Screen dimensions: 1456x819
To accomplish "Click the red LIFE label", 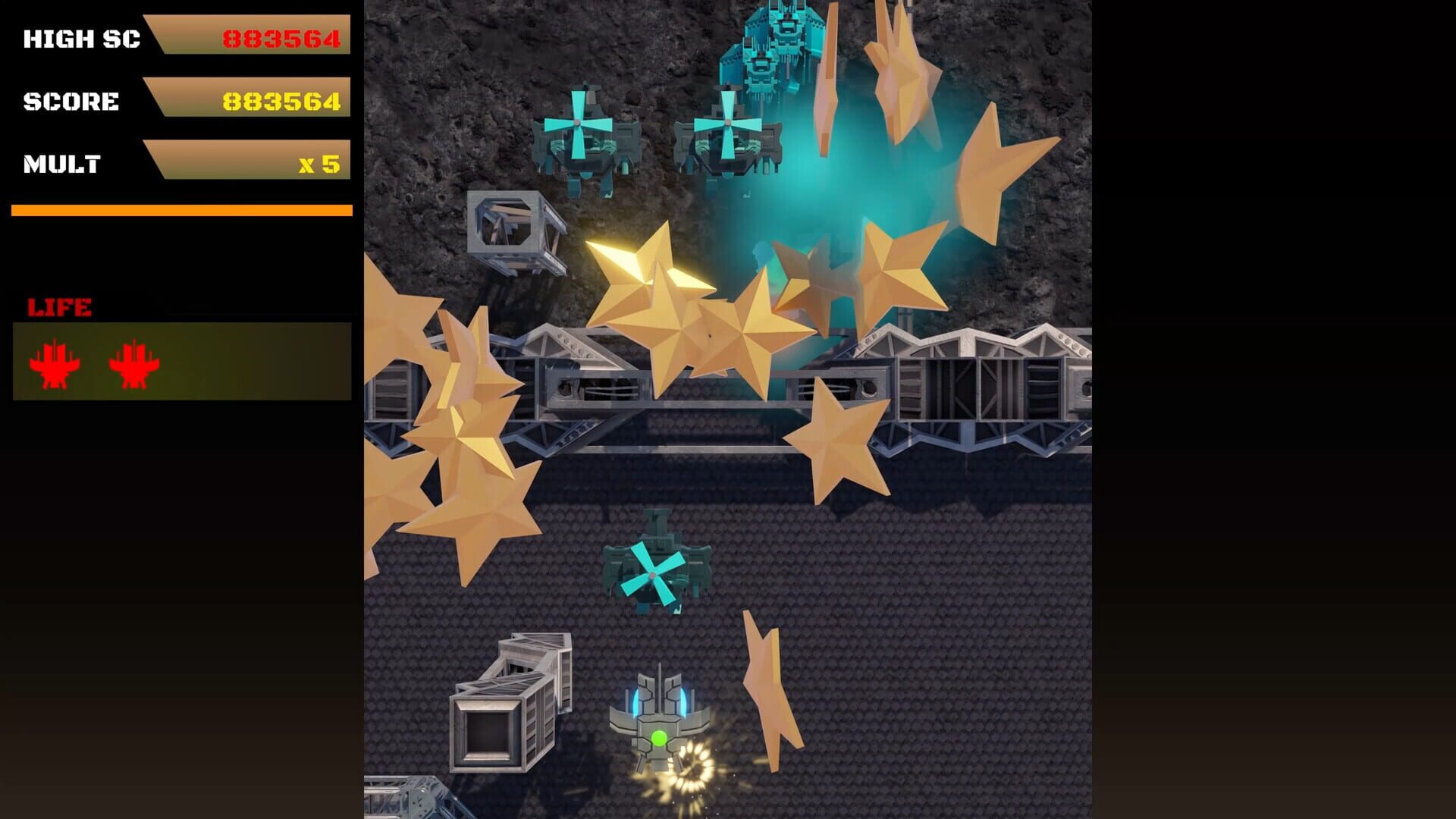I will [60, 306].
